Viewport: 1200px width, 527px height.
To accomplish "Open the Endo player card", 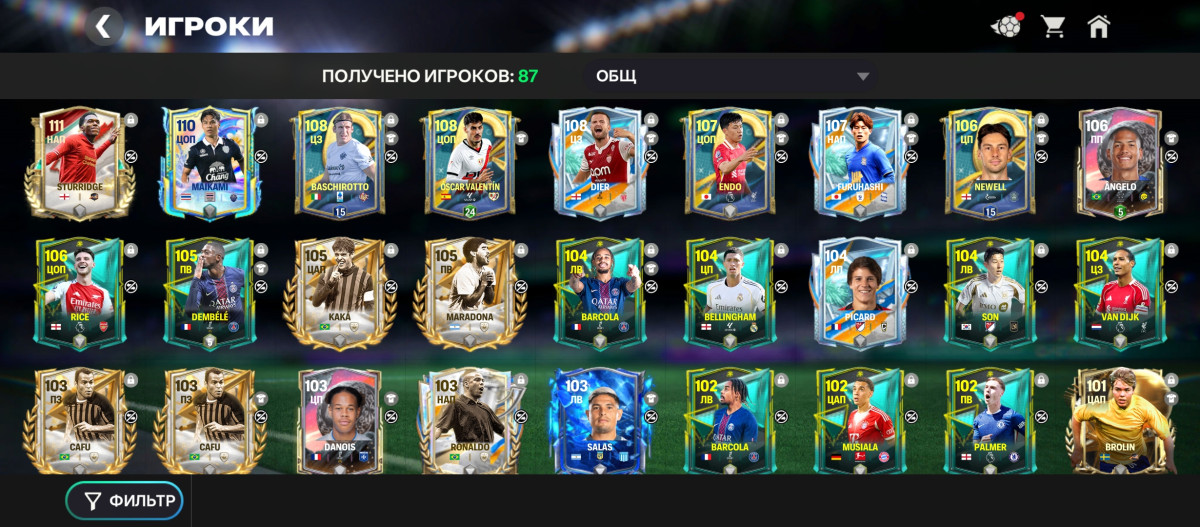I will pos(729,163).
